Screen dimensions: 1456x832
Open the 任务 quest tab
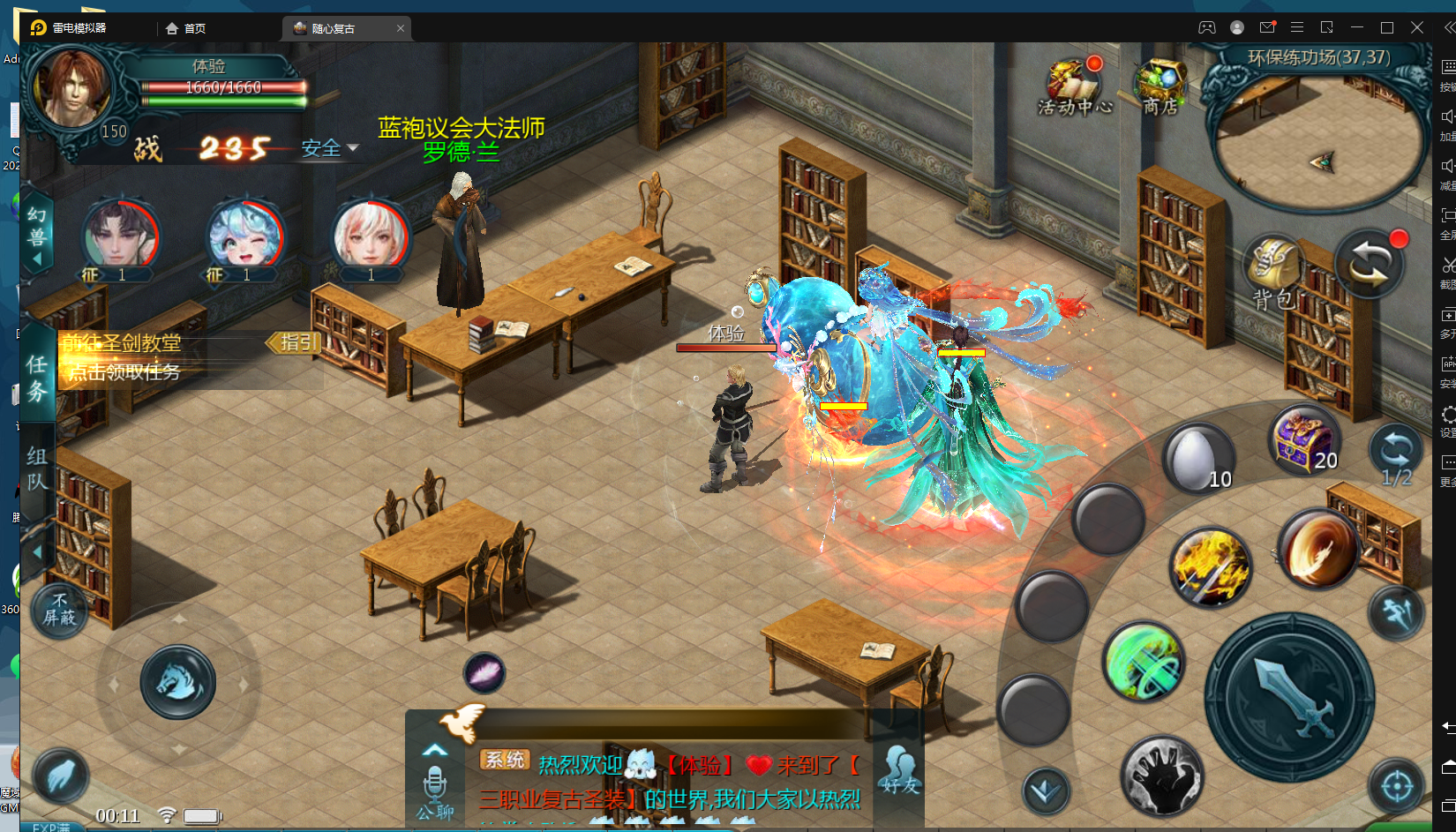click(x=37, y=378)
